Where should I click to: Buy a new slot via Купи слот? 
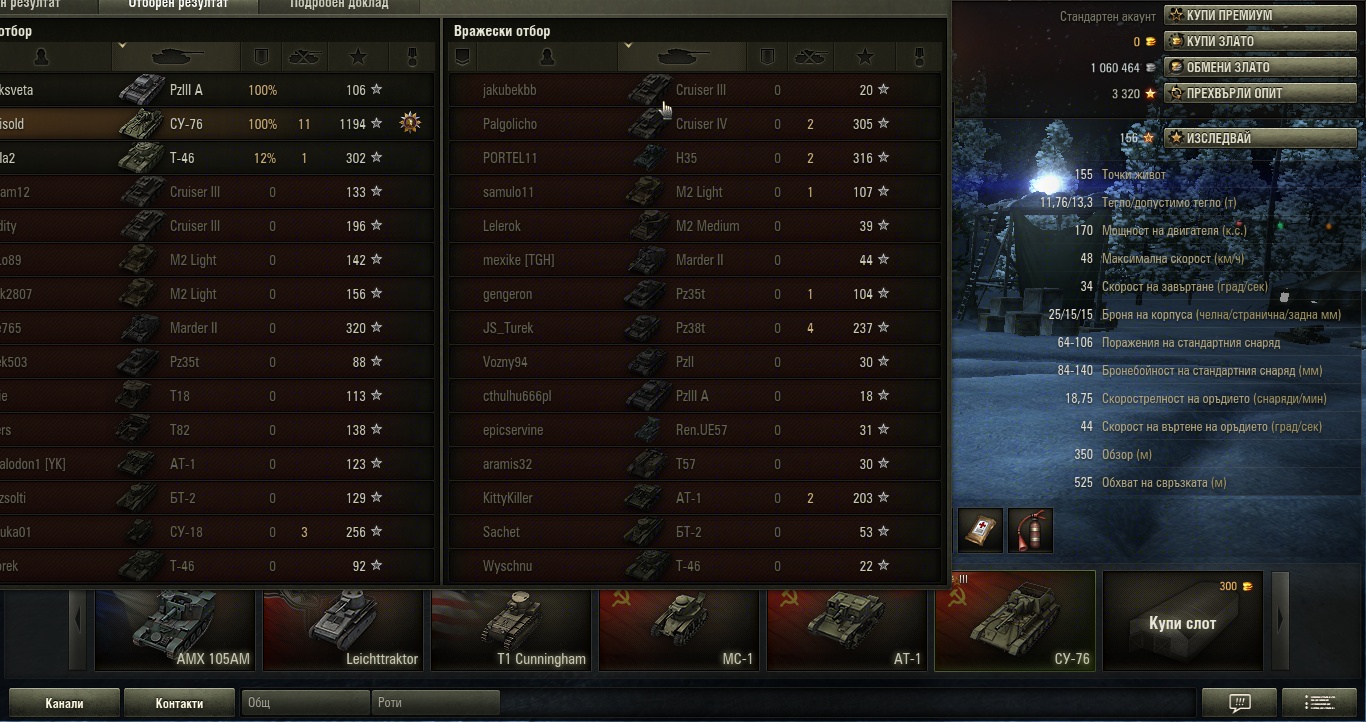click(x=1182, y=622)
